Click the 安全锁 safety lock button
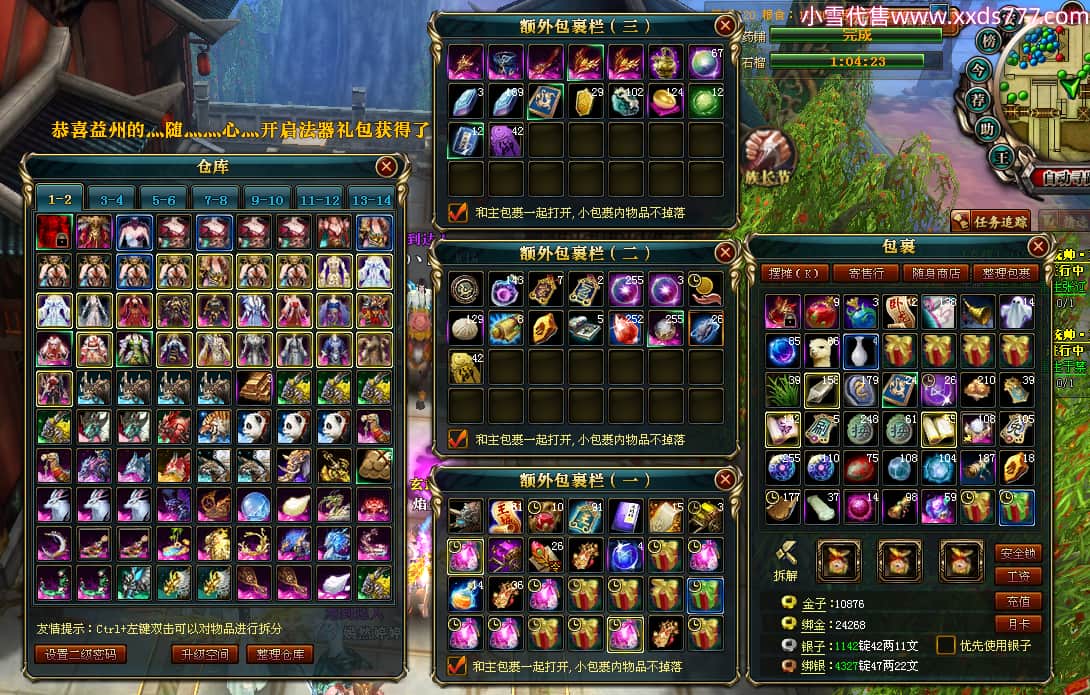This screenshot has height=695, width=1090. coord(1018,553)
